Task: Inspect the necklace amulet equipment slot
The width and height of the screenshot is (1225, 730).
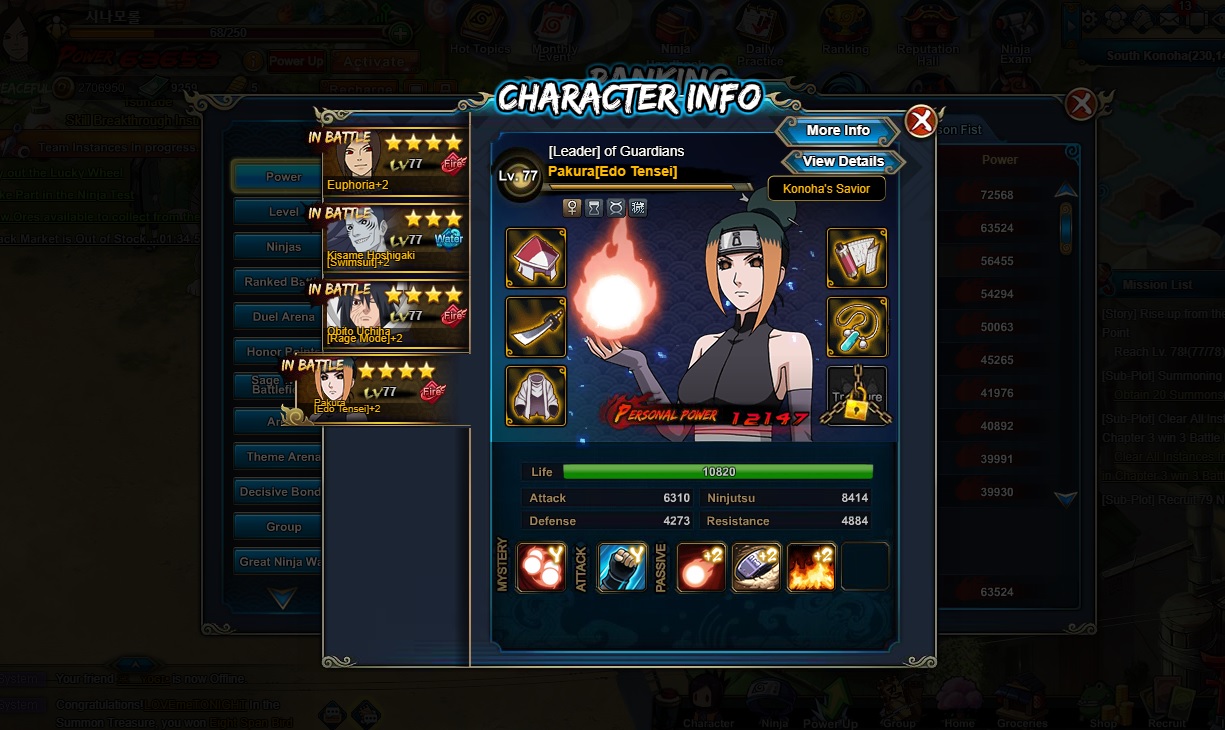Action: click(x=857, y=327)
